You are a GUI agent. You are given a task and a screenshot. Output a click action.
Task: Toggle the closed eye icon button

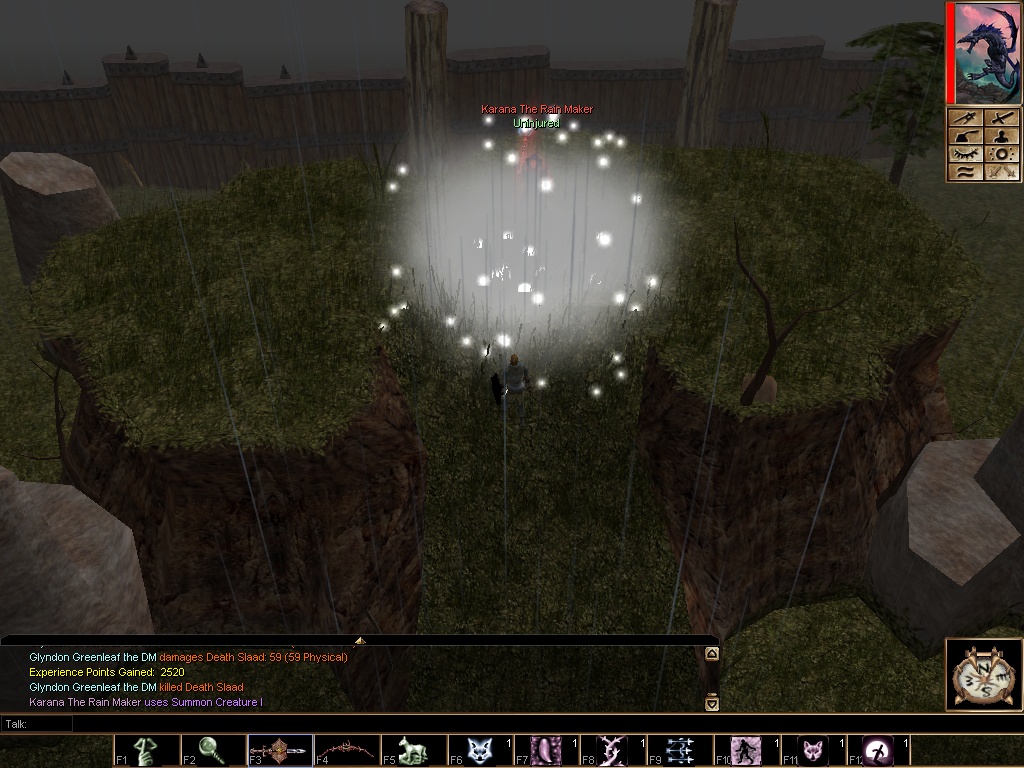point(965,154)
